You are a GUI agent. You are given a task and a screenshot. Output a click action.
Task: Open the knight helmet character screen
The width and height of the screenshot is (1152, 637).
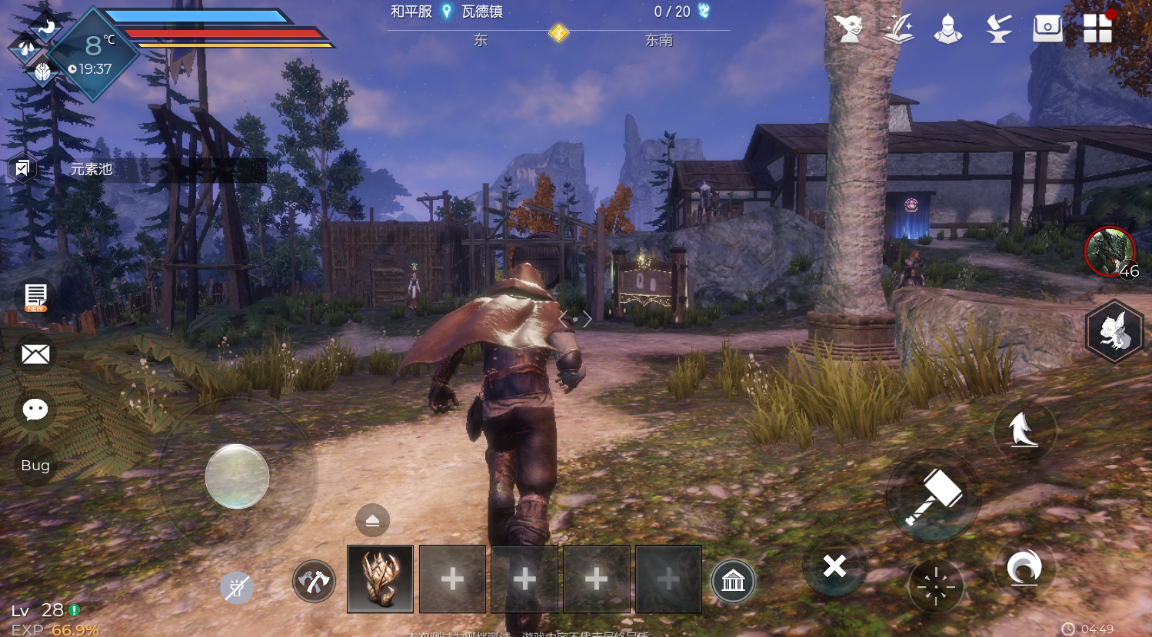pos(948,27)
